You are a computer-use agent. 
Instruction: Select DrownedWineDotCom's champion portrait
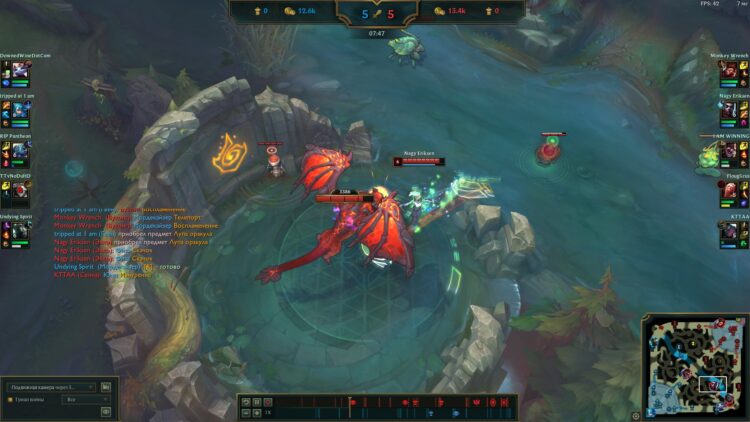tap(22, 70)
